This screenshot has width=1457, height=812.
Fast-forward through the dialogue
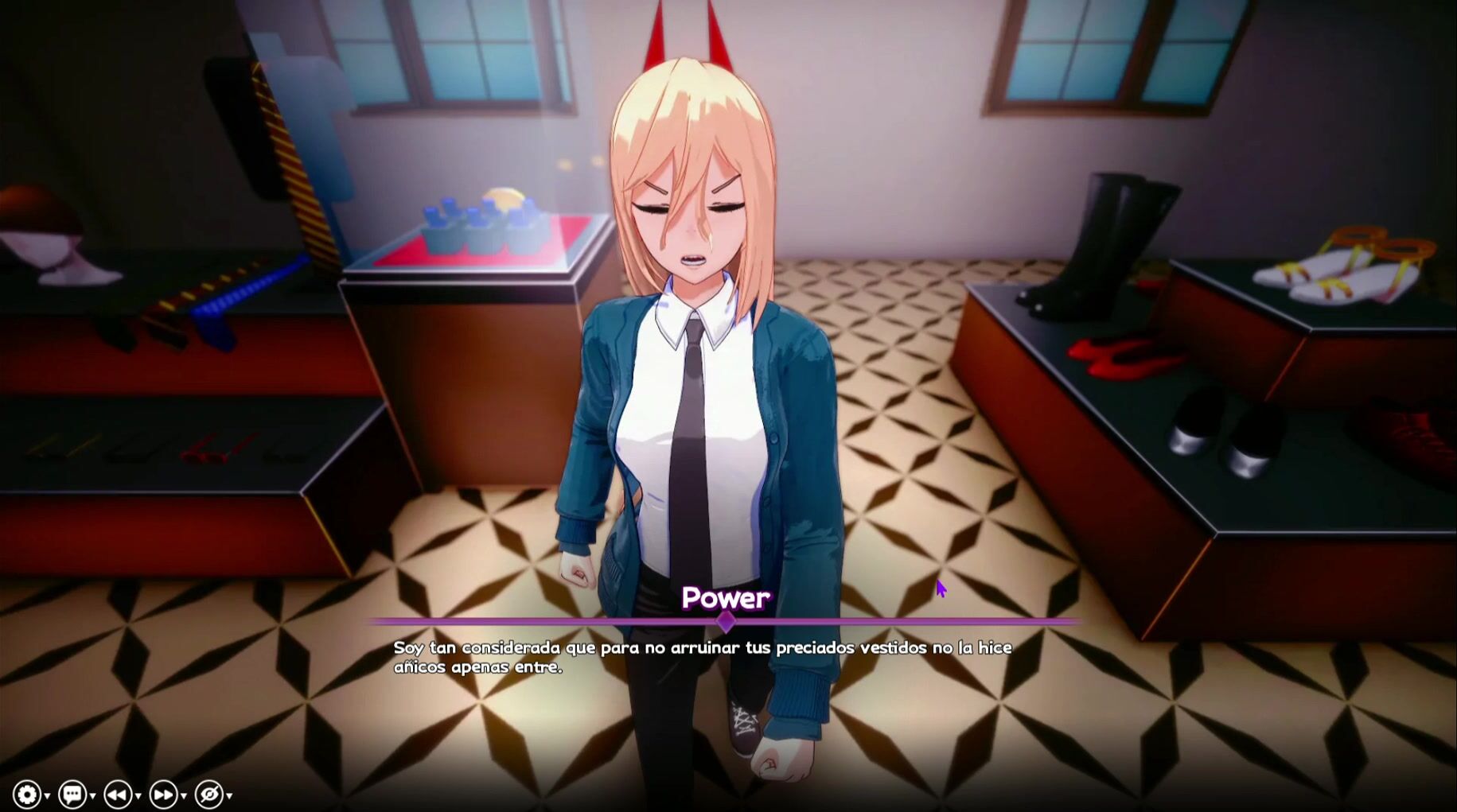point(163,794)
